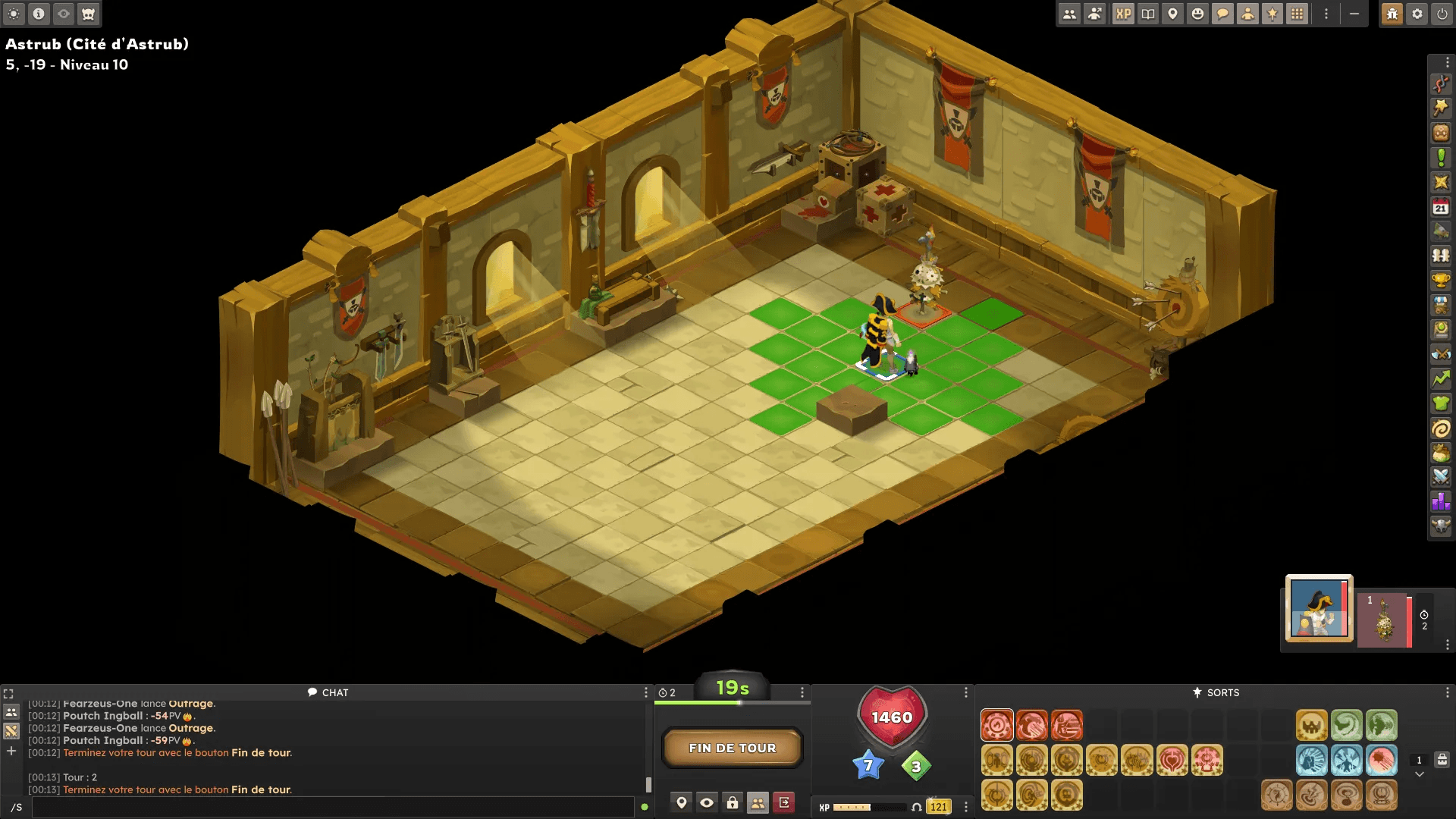End your turn with Fin de Tour
This screenshot has width=1456, height=819.
[732, 748]
